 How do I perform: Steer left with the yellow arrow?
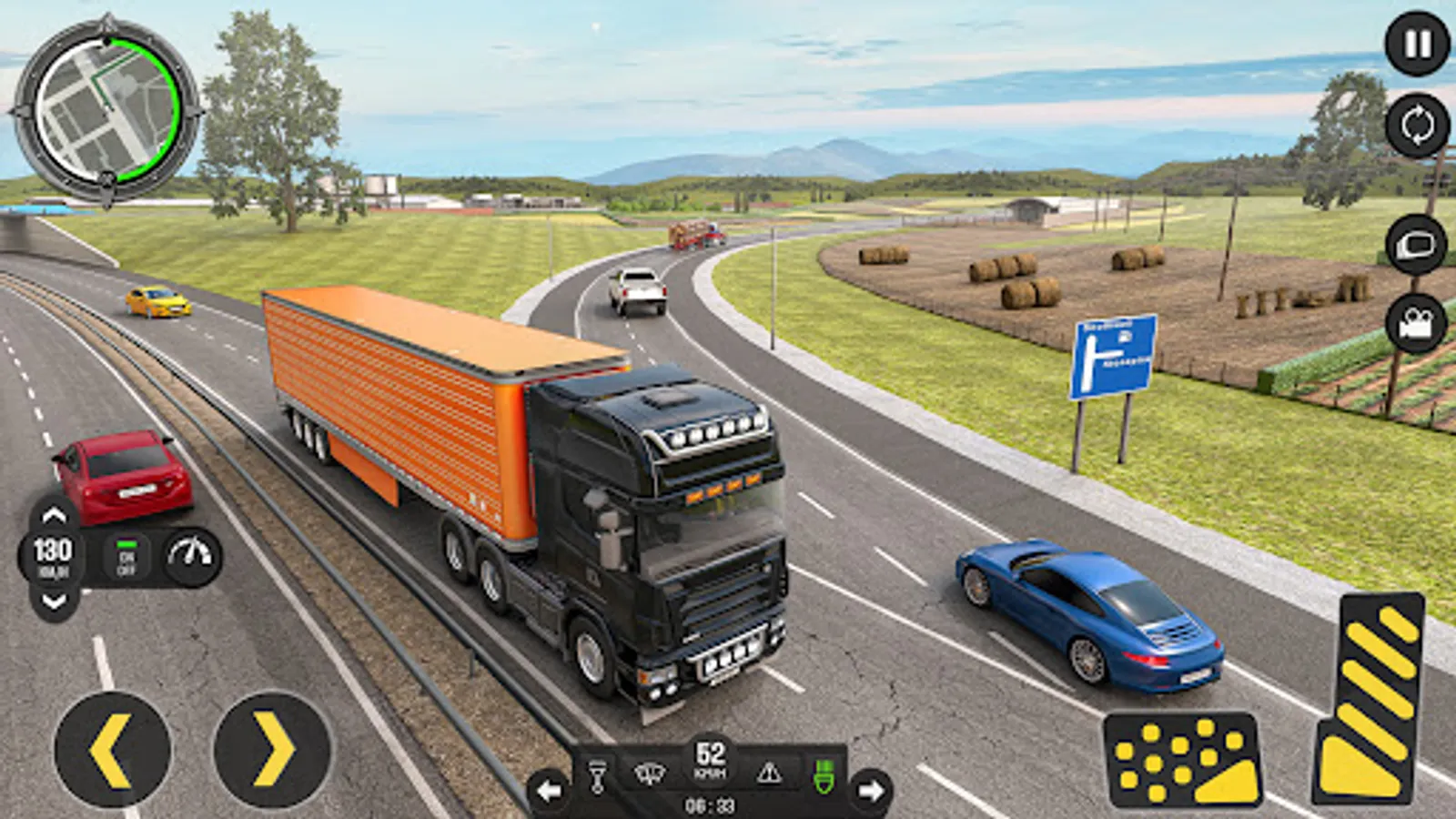coord(113,751)
